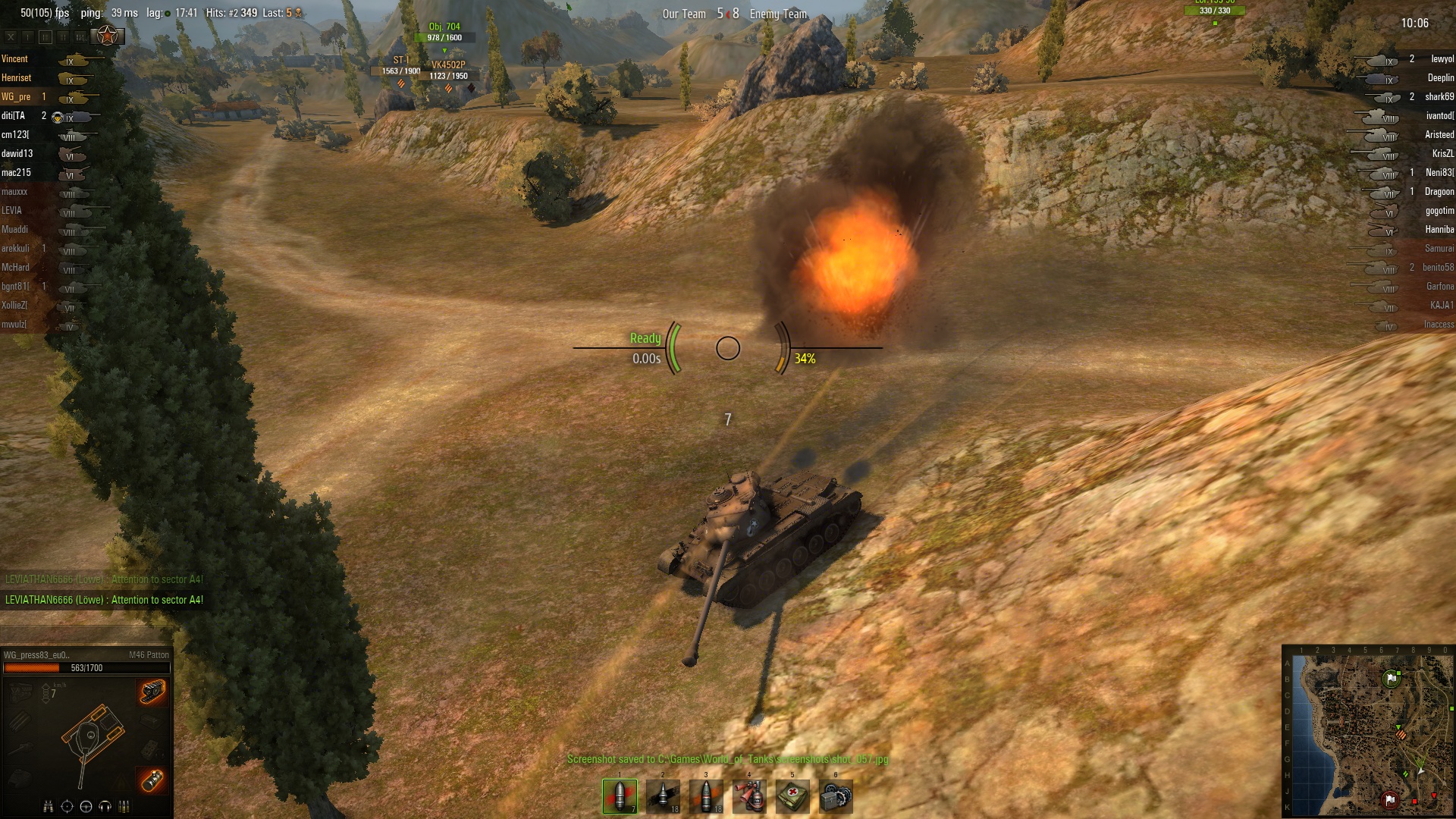The width and height of the screenshot is (1456, 819).
Task: Select the red star team panel button
Action: point(108,36)
